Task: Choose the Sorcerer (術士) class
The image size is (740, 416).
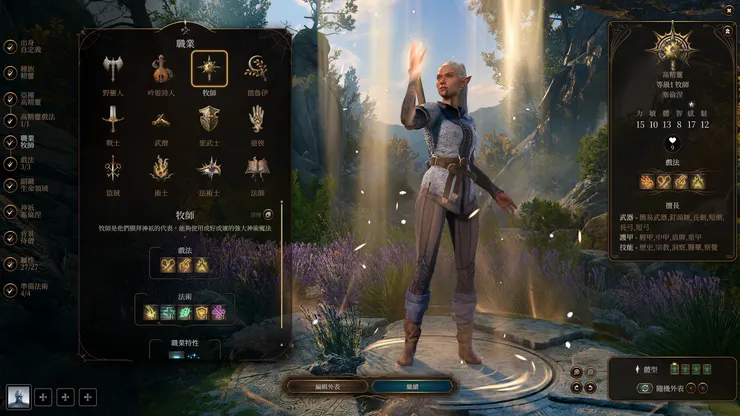Action: 160,167
